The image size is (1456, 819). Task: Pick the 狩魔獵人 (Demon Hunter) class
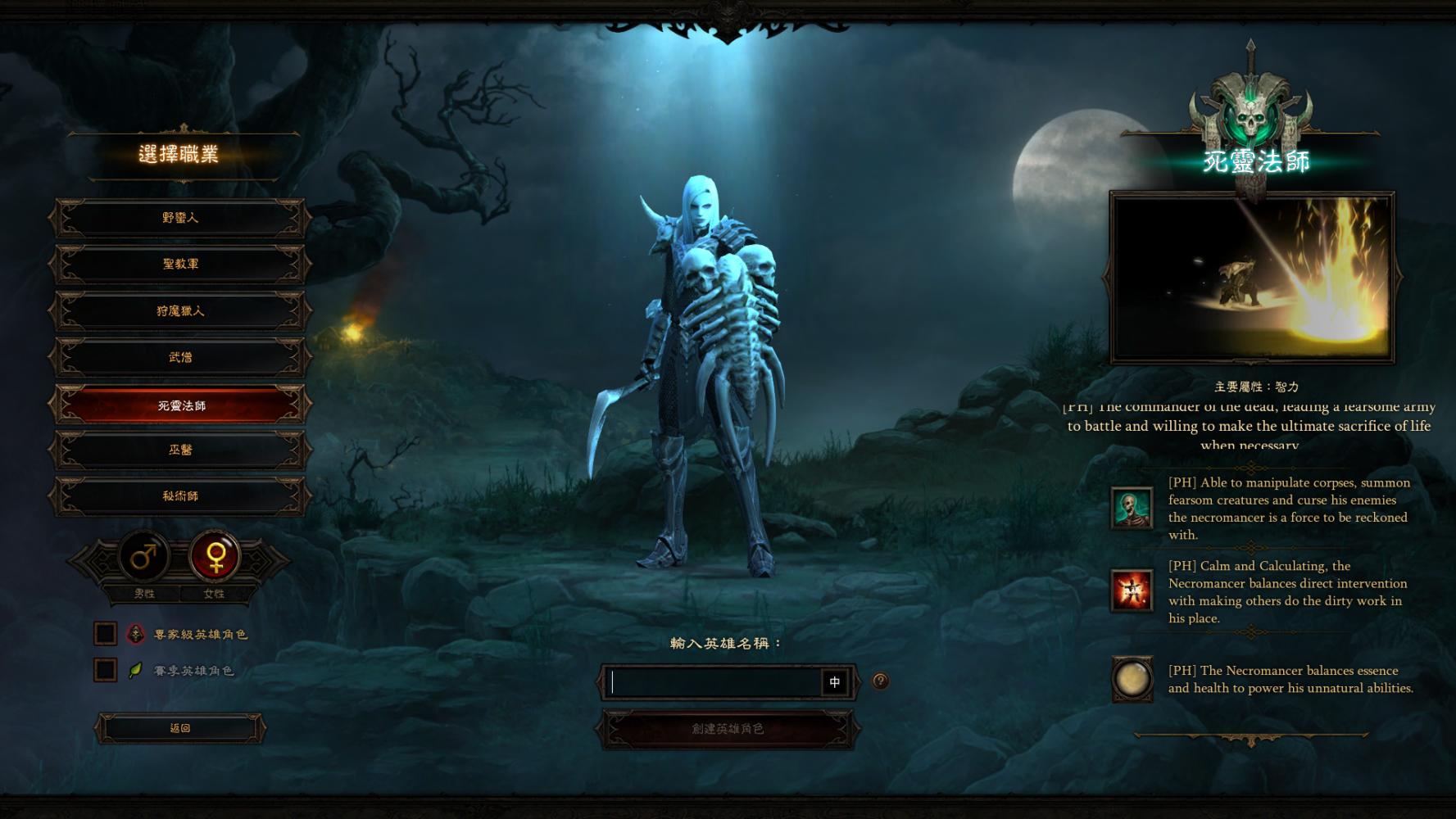(180, 311)
